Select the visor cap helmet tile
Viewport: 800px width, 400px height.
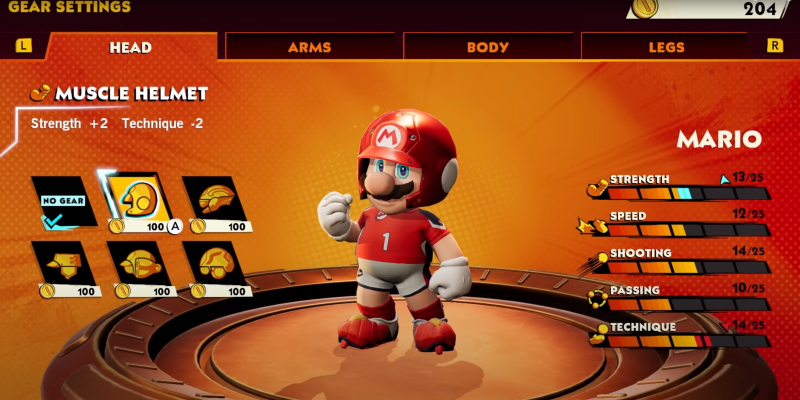[x=63, y=266]
